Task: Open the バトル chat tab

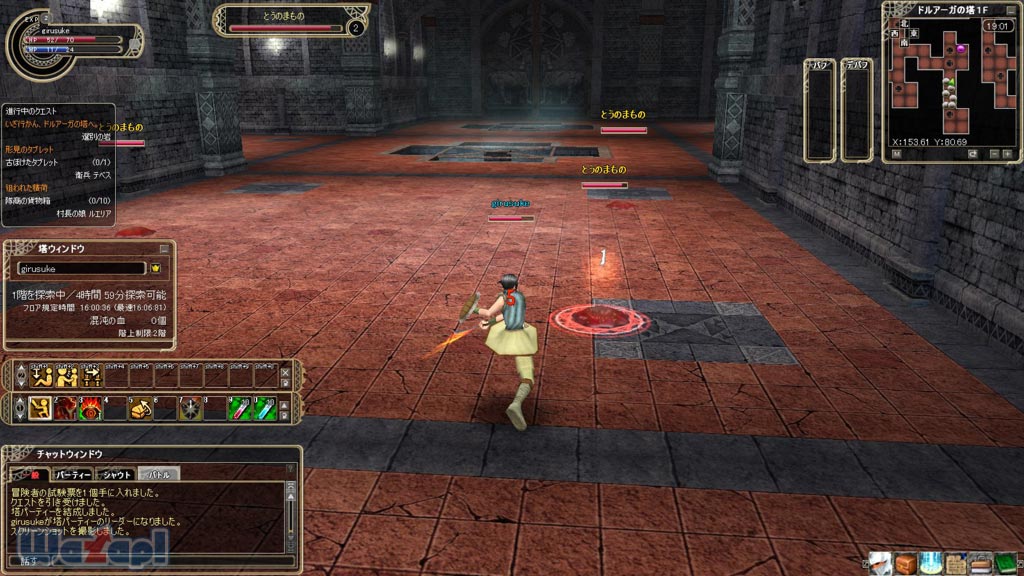Action: tap(158, 474)
